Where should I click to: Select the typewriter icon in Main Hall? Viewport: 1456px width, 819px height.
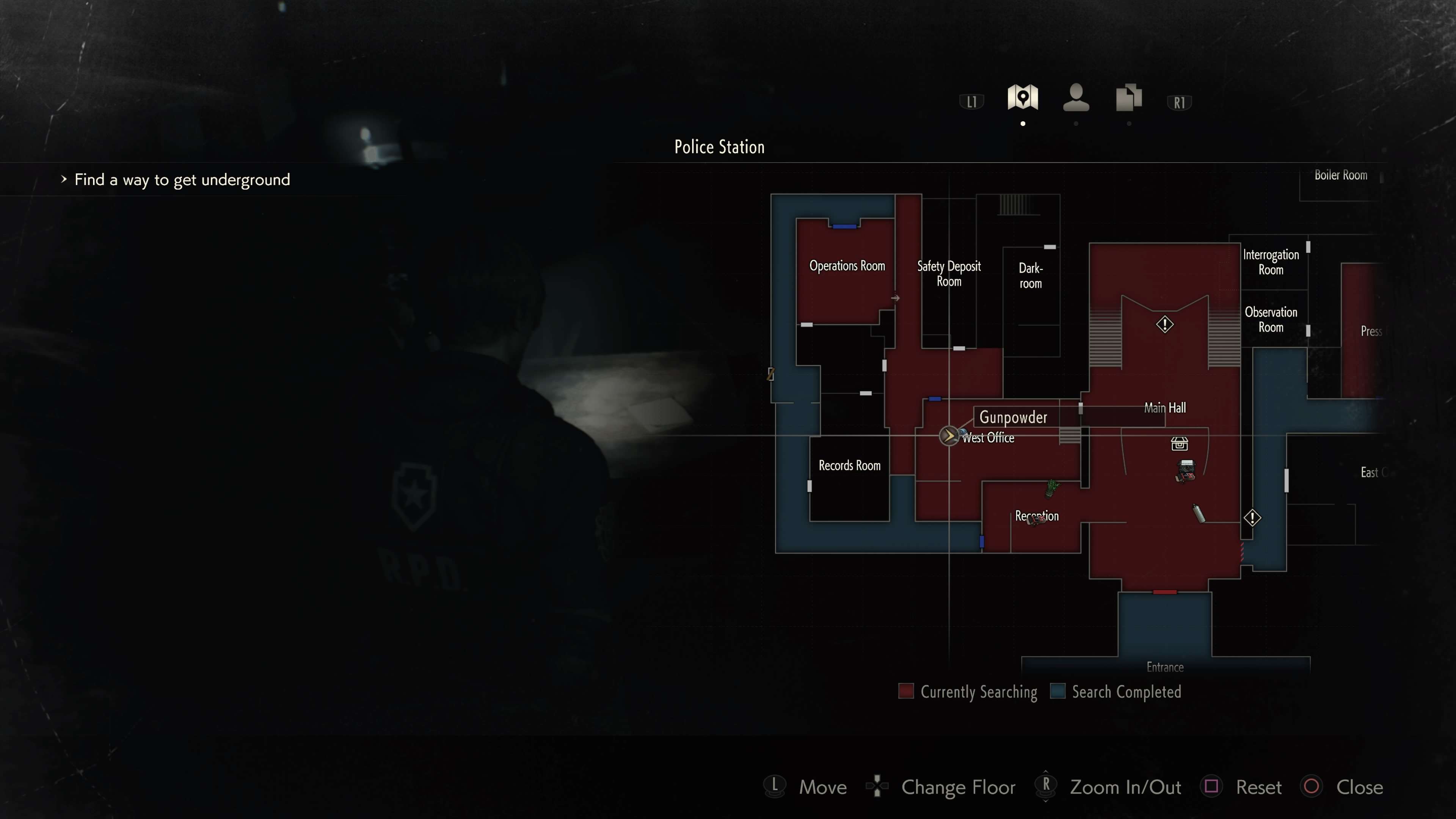[x=1185, y=470]
